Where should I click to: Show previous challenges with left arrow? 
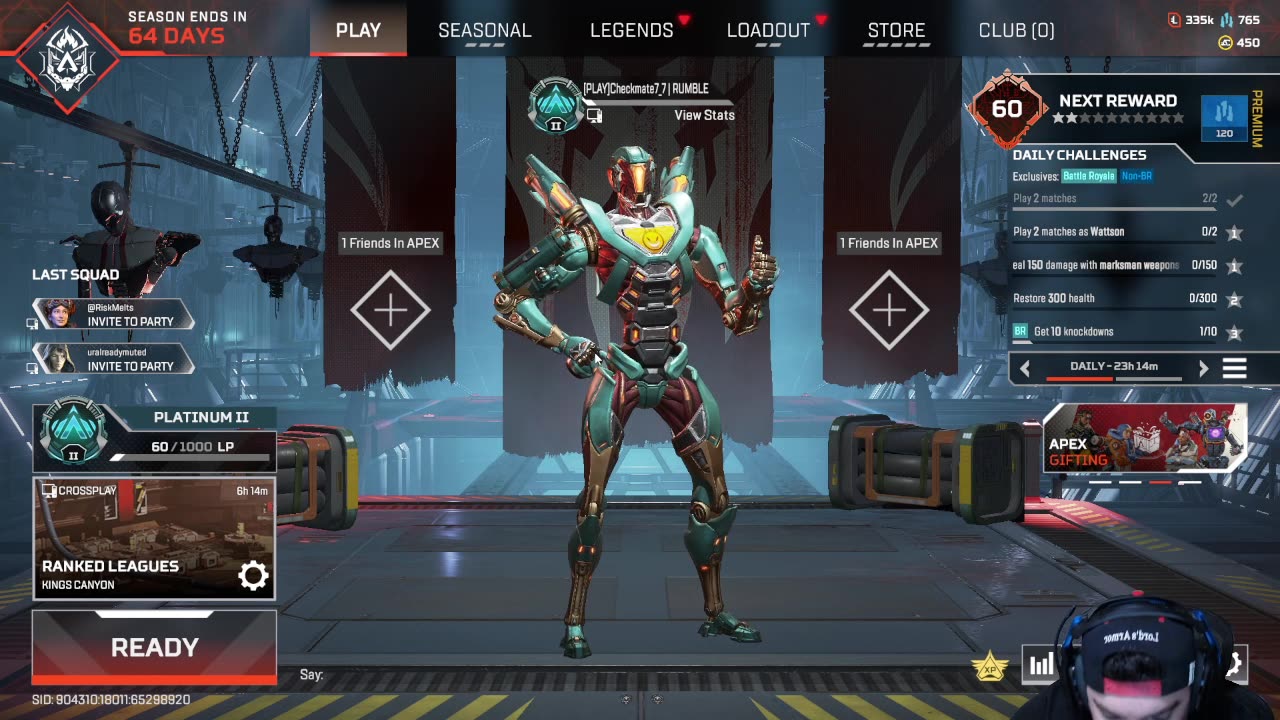[x=1025, y=368]
